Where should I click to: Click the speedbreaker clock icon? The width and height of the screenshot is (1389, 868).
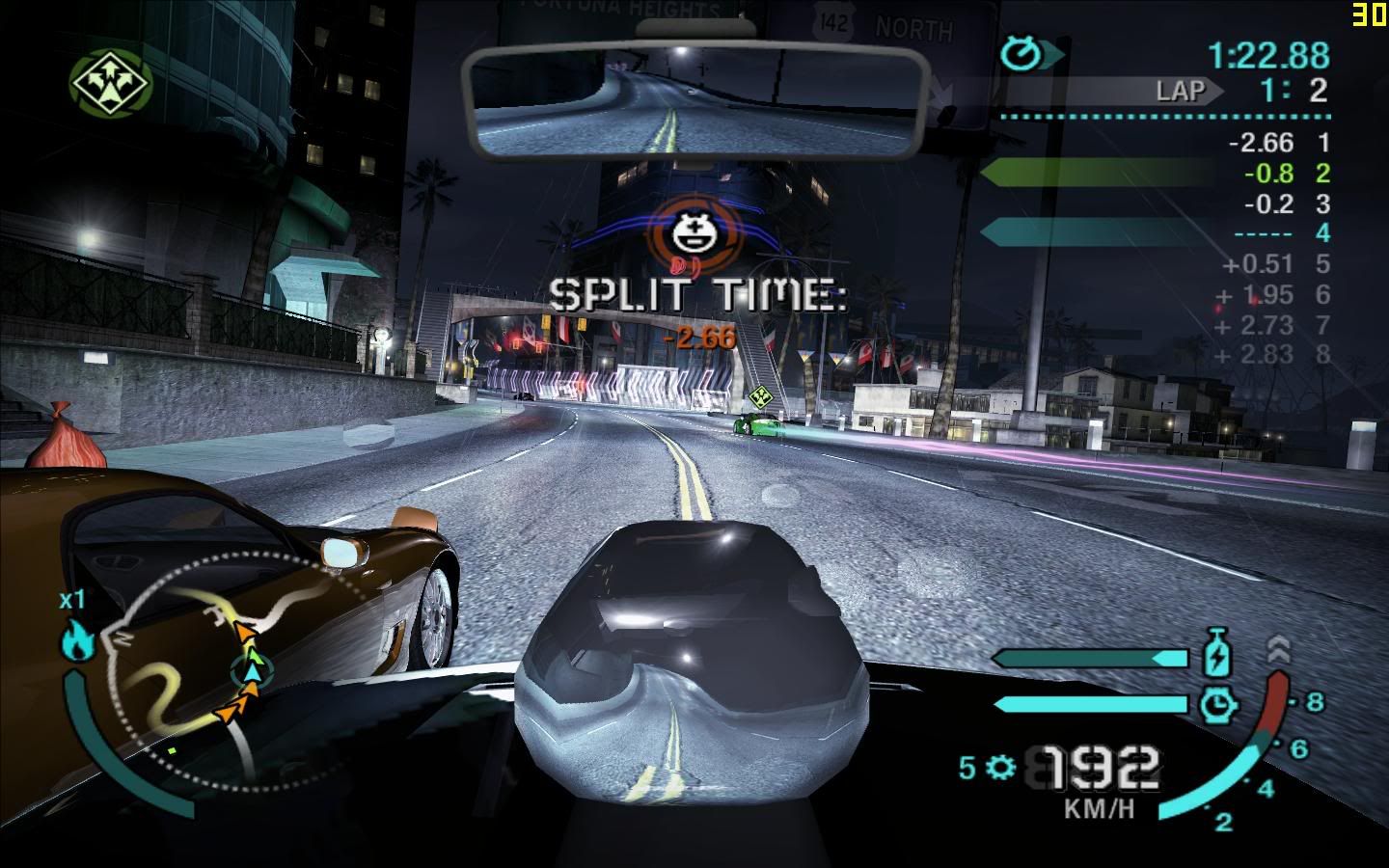[x=1218, y=704]
